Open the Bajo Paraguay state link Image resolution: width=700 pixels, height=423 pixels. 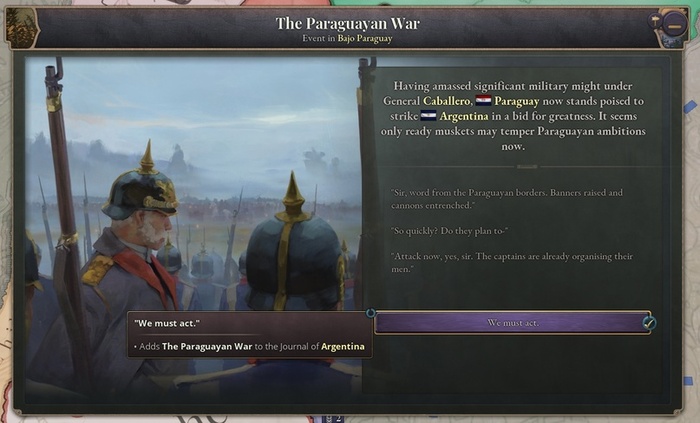tap(366, 38)
